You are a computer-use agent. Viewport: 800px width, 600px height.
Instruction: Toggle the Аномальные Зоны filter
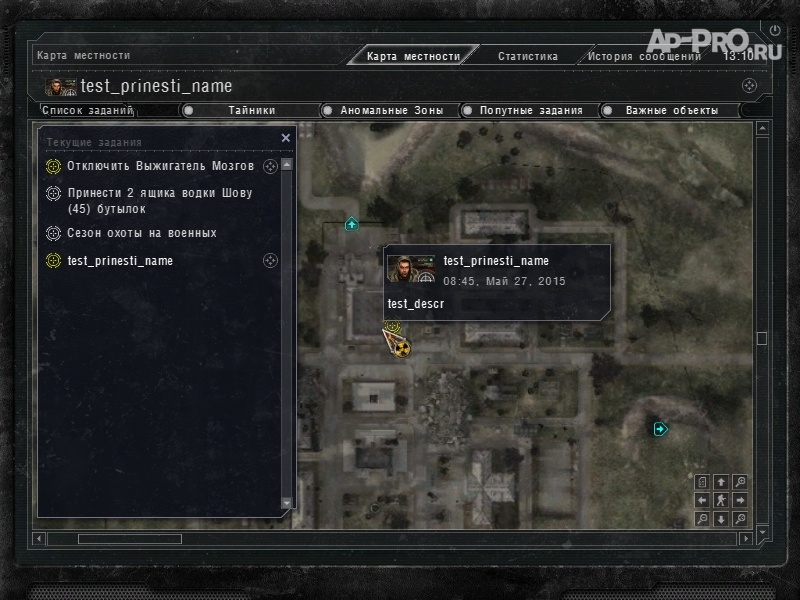click(x=391, y=110)
